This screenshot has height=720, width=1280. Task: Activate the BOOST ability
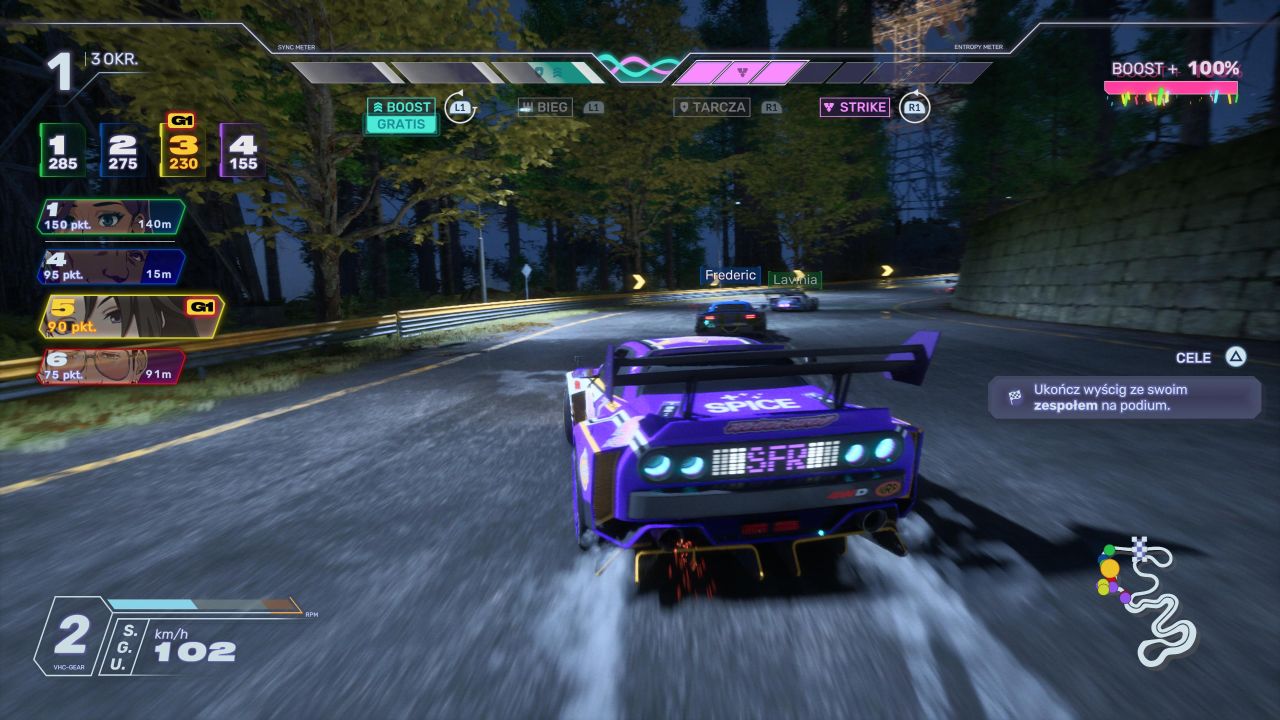point(401,107)
